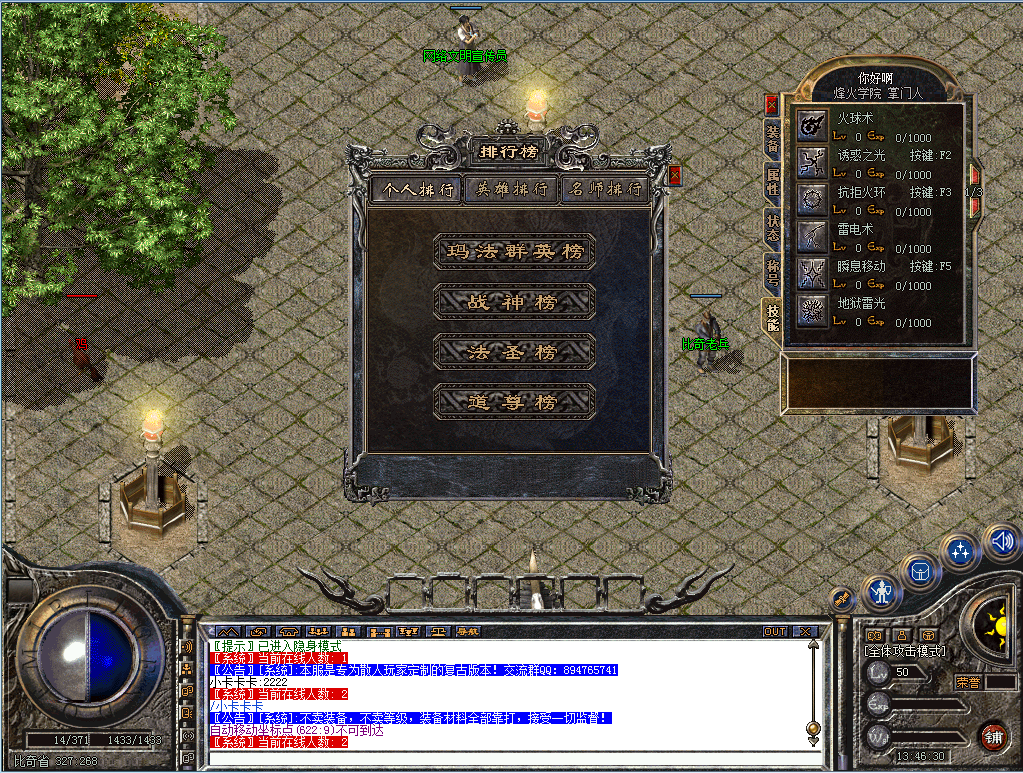The height and width of the screenshot is (773, 1023).
Task: Open the 装备 equipment tab
Action: click(x=772, y=139)
